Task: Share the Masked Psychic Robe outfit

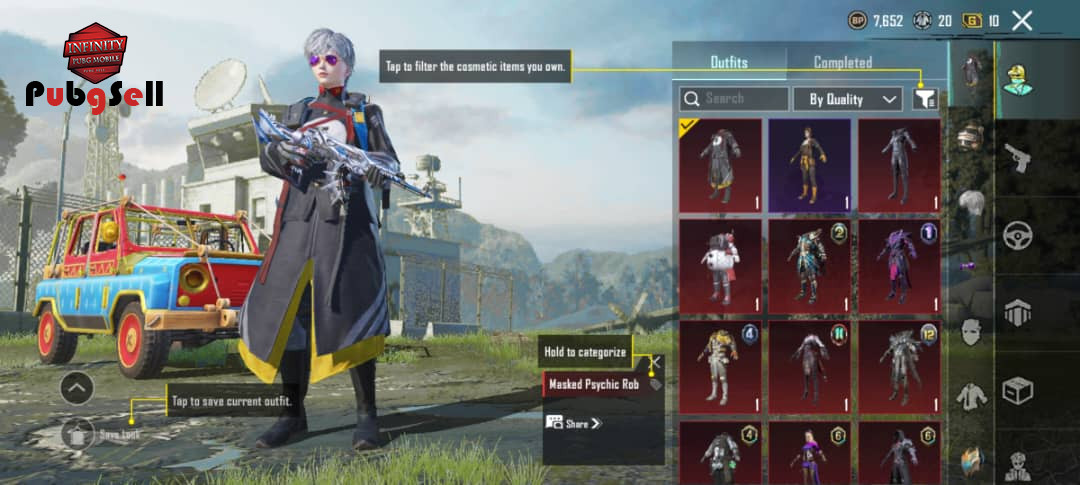Action: 574,423
